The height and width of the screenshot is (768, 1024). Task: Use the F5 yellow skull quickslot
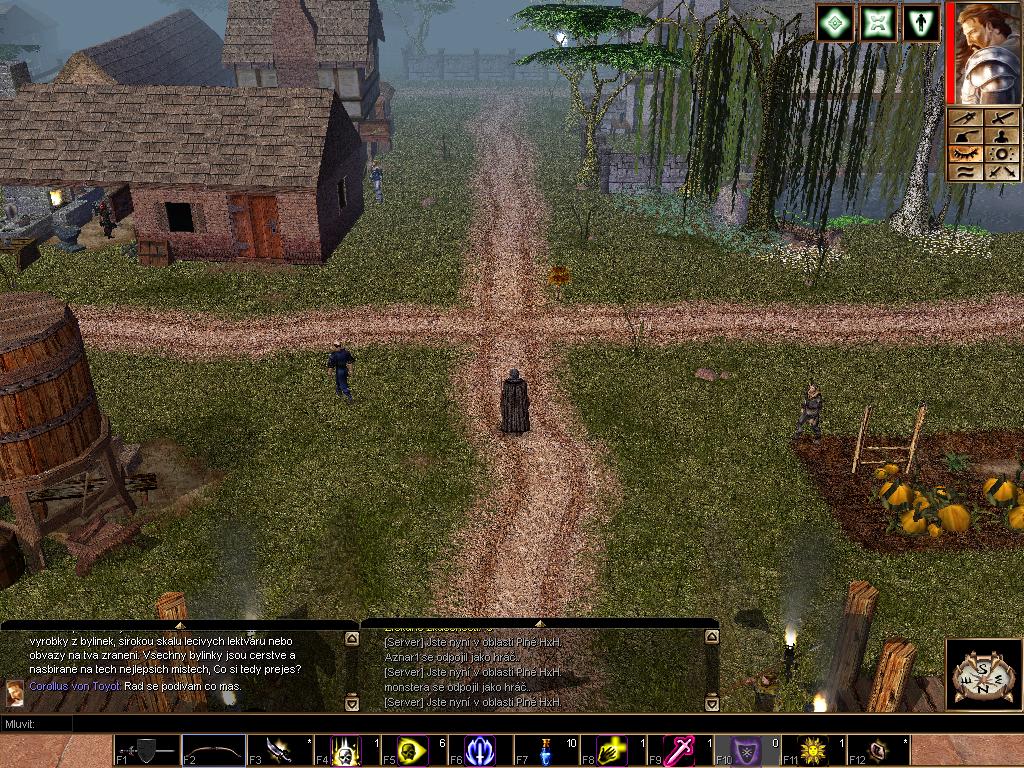click(x=412, y=750)
